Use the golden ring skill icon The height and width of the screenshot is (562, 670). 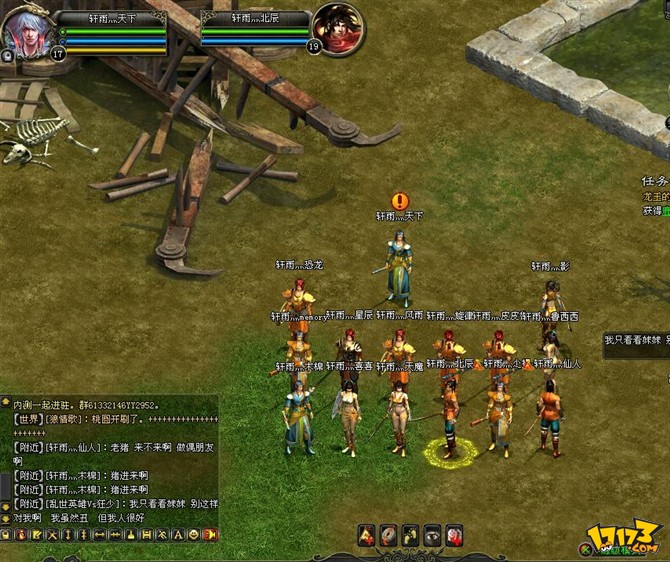388,535
